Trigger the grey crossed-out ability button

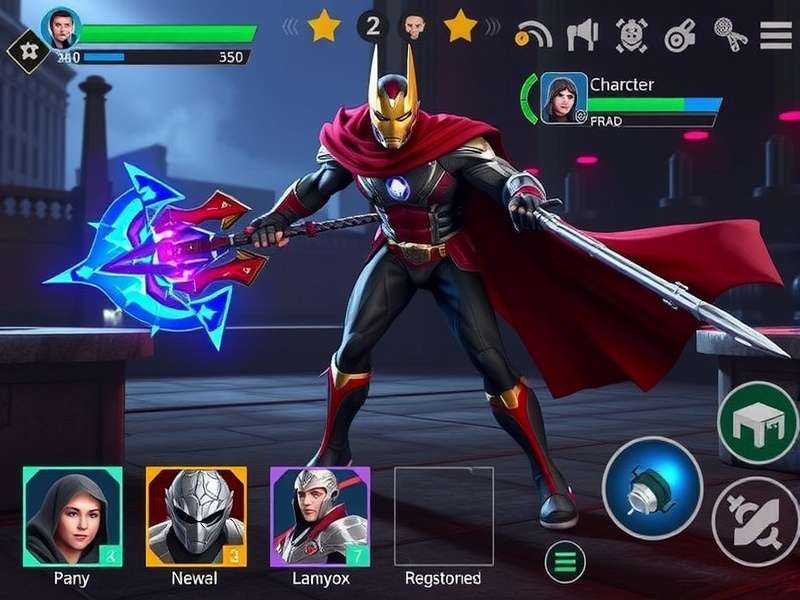tap(756, 521)
